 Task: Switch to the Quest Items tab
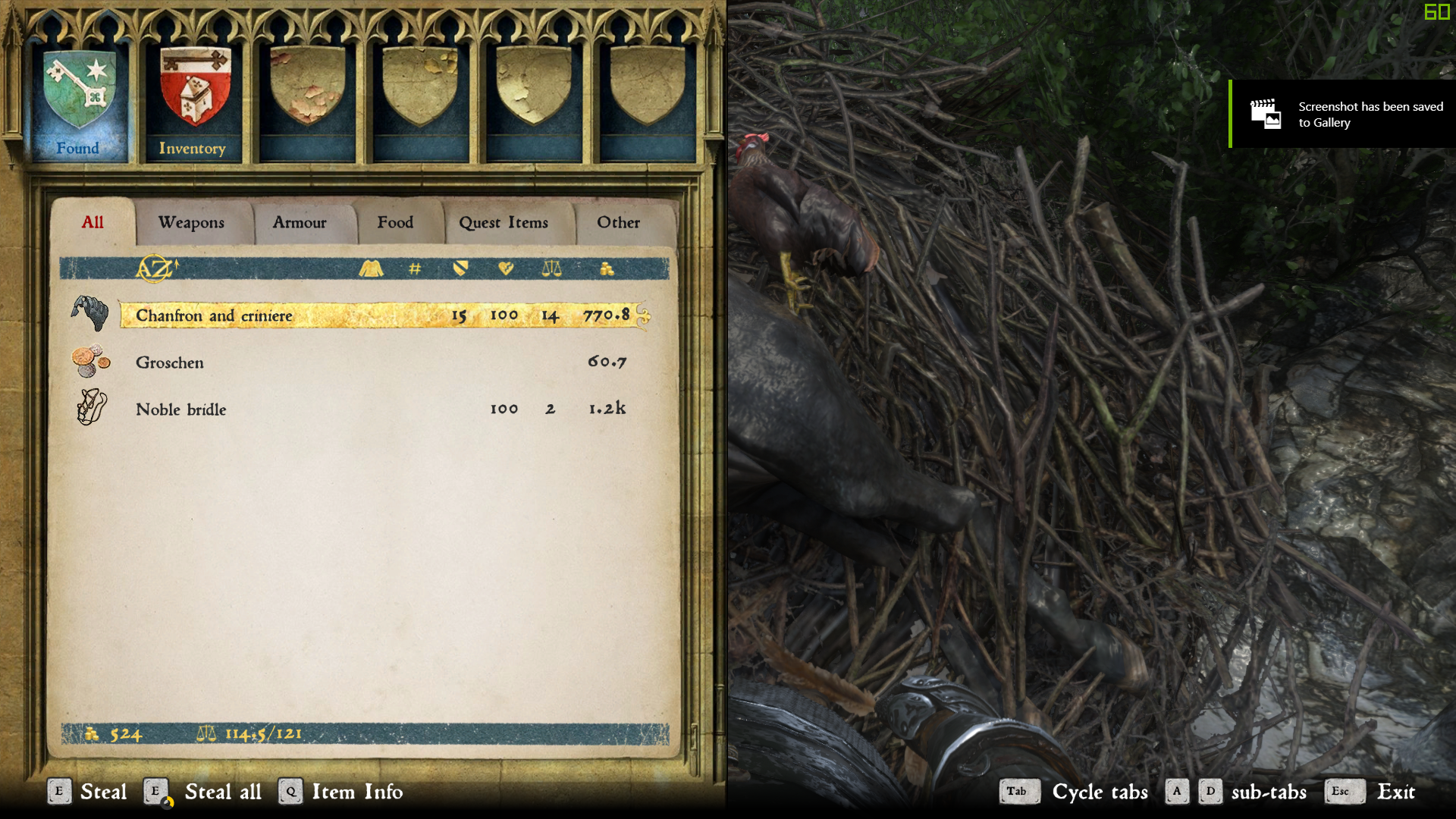coord(504,223)
